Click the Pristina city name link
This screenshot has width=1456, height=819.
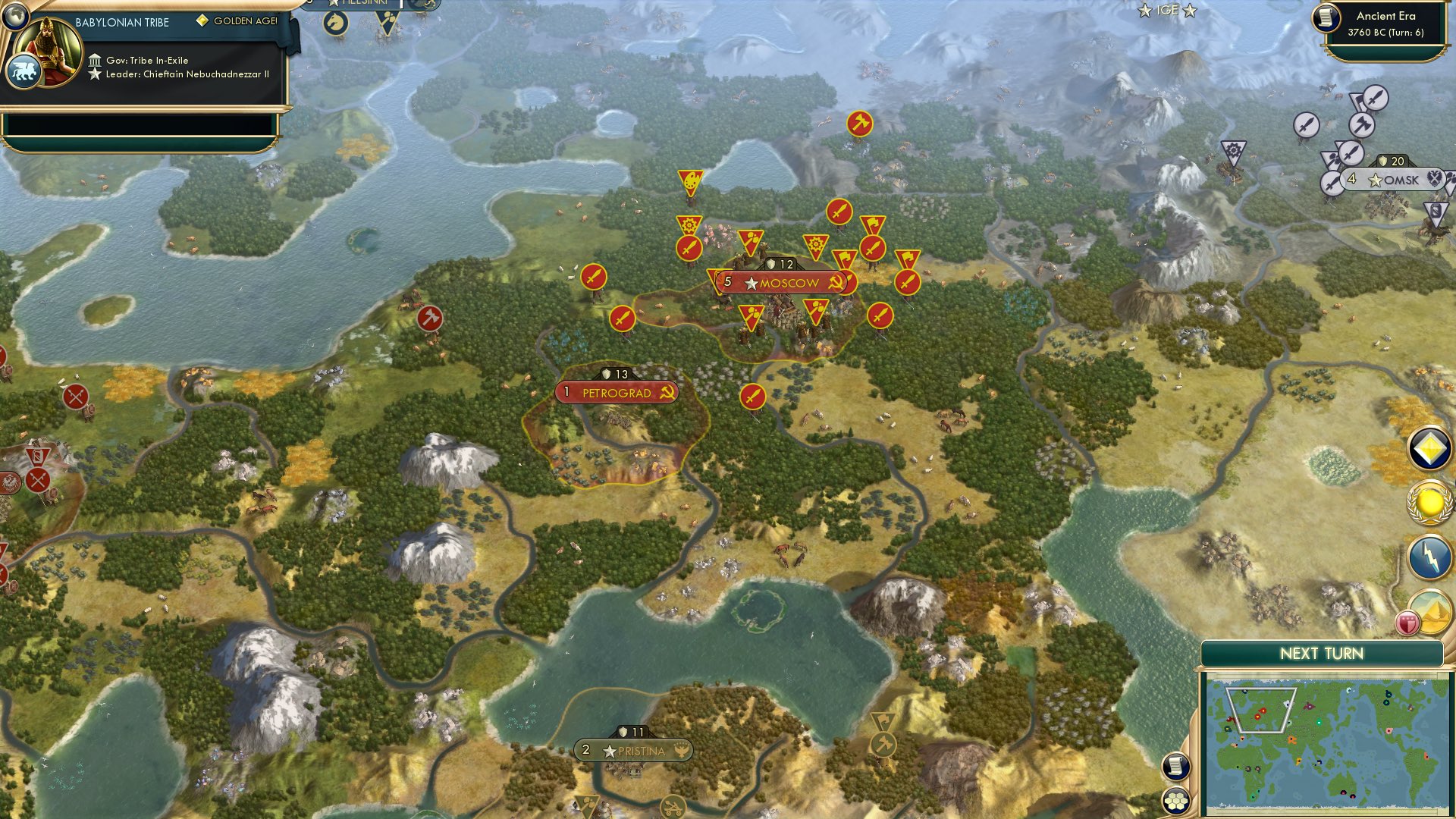click(x=641, y=751)
